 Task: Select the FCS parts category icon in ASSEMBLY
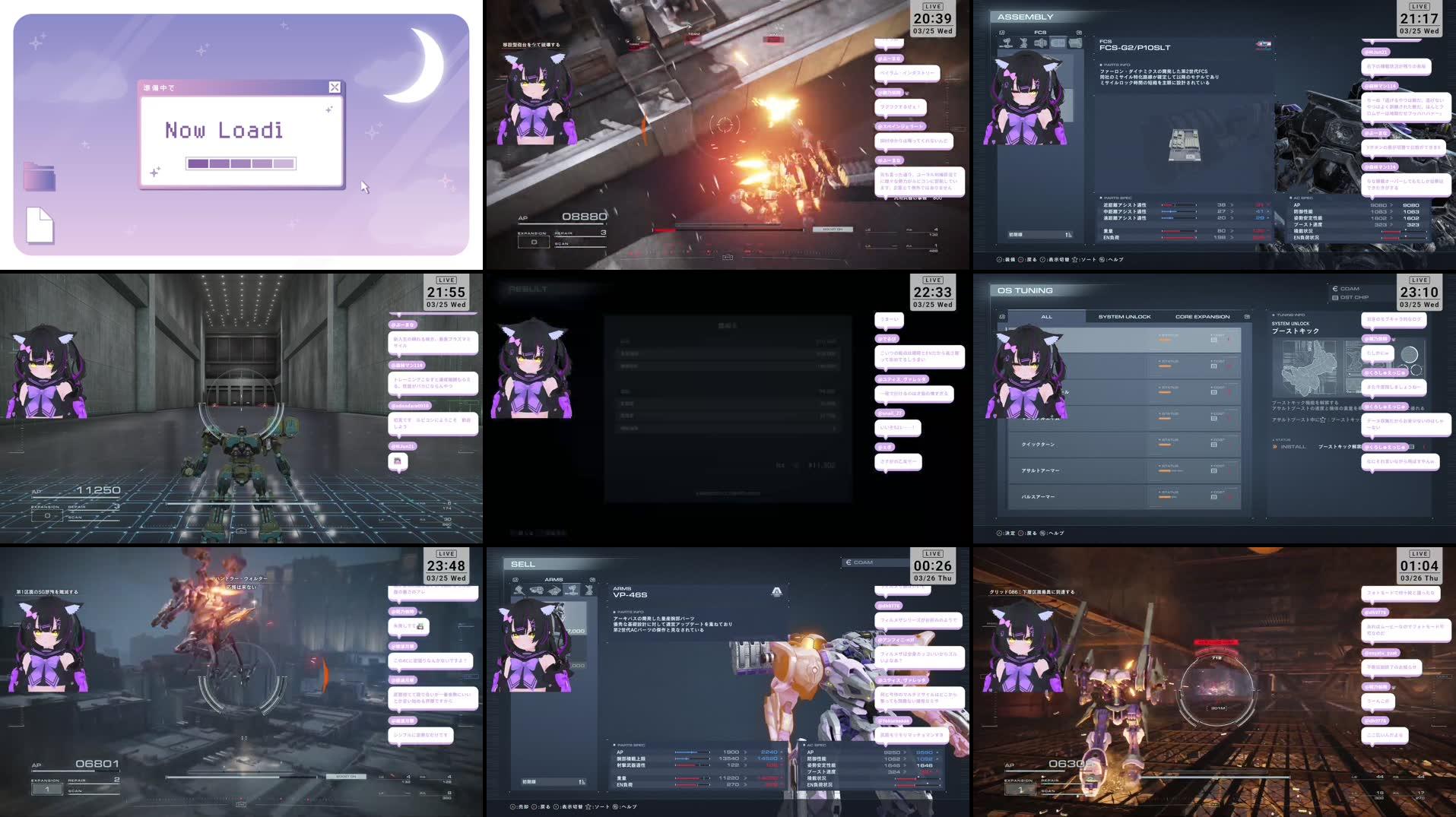(x=1058, y=43)
